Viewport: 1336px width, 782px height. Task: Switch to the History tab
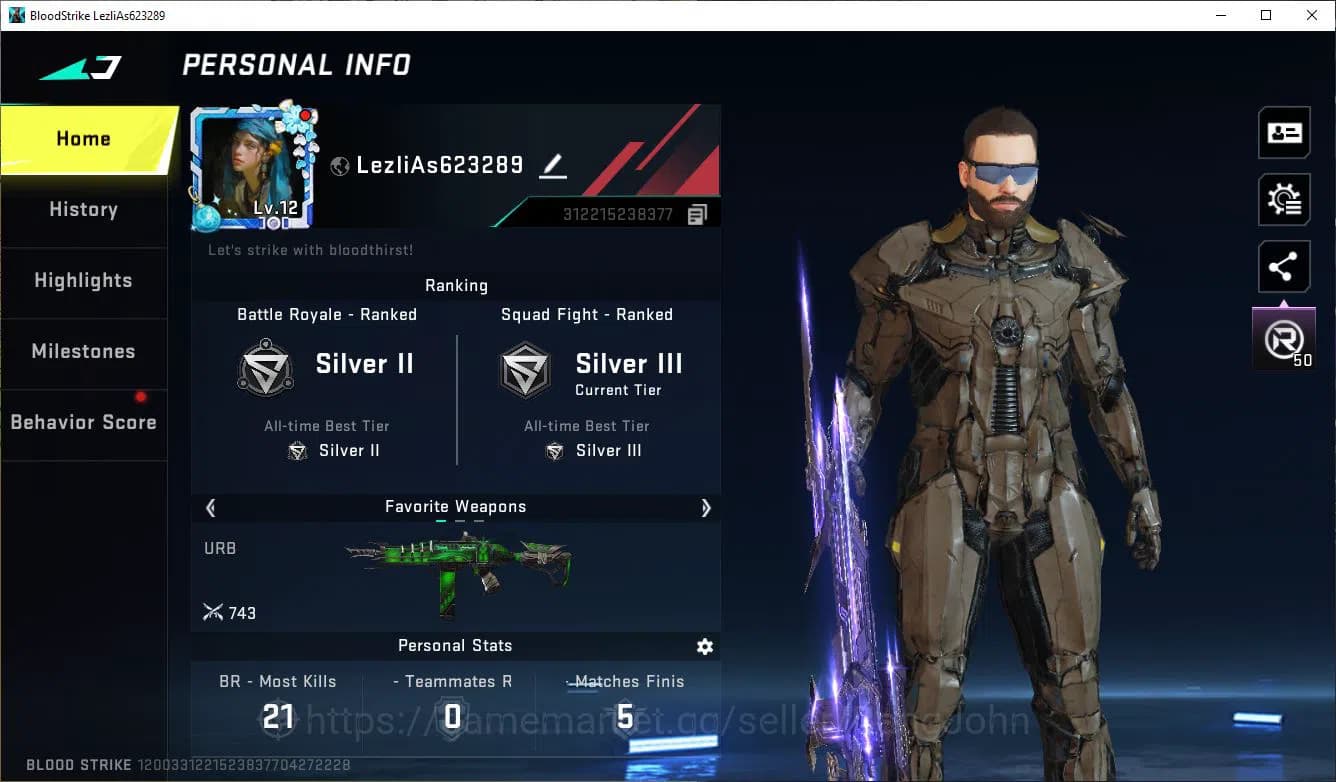point(83,210)
